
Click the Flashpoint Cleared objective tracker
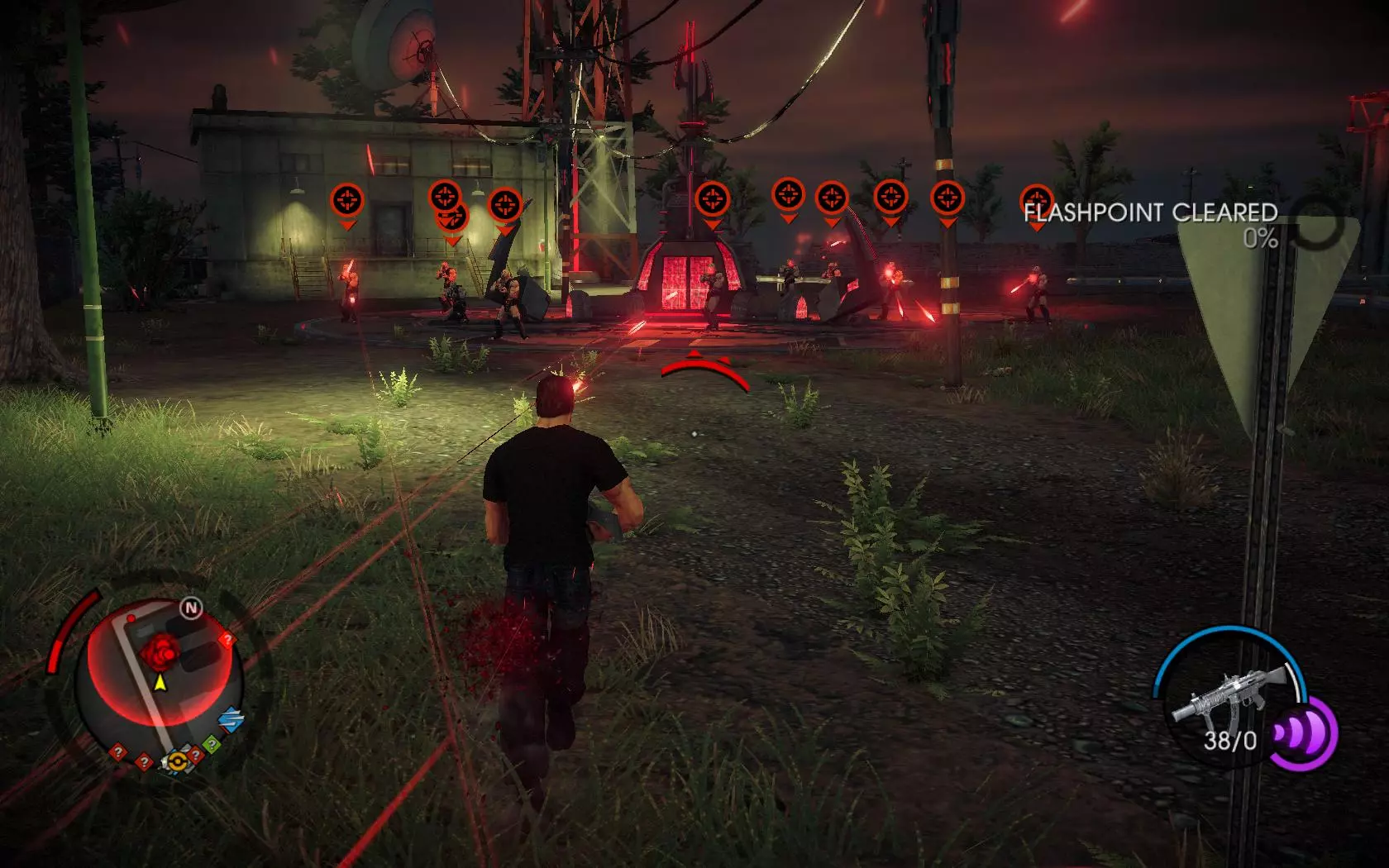pos(1151,213)
